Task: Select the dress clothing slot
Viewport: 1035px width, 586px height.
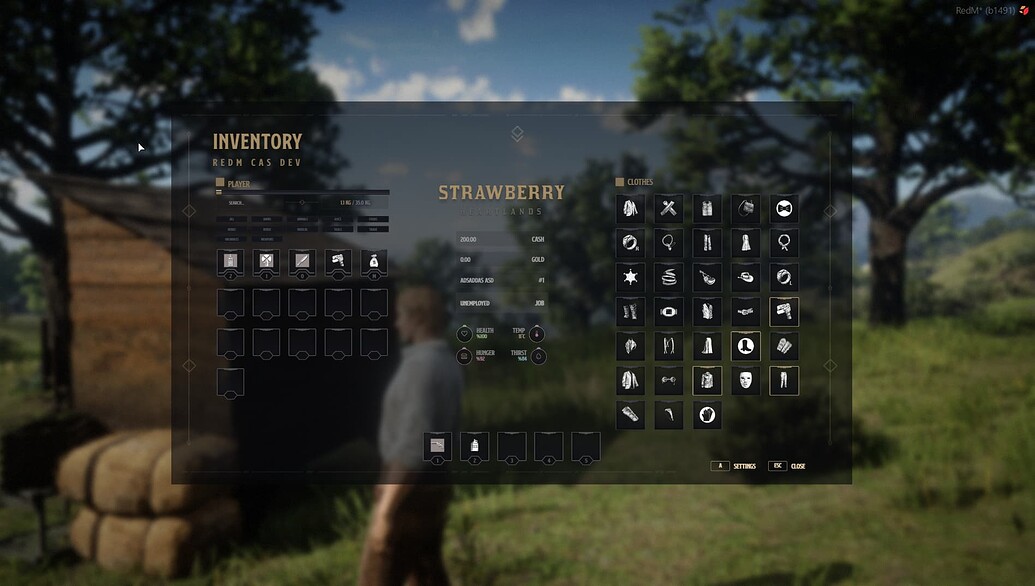Action: click(746, 243)
